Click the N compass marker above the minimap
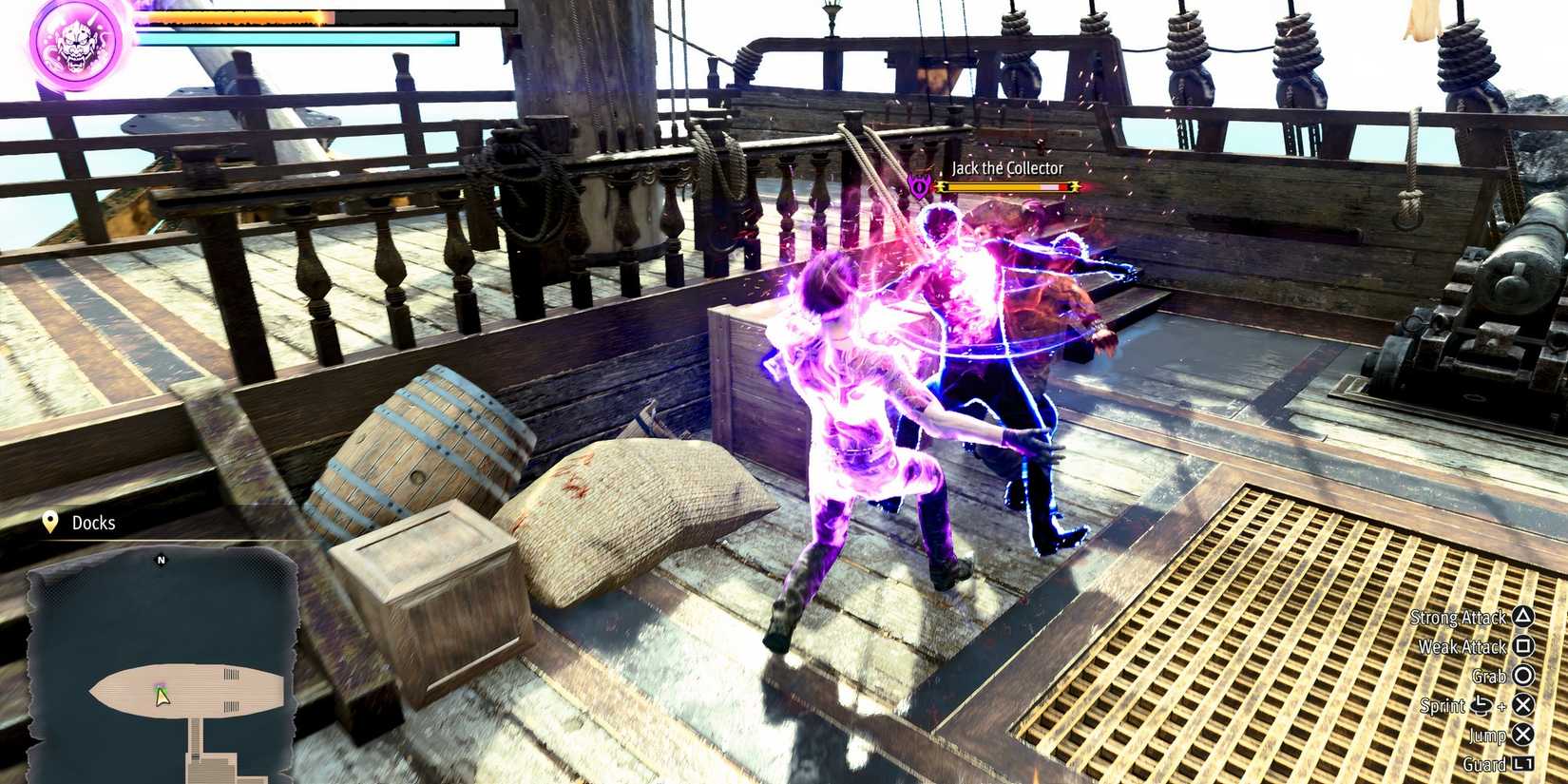The height and width of the screenshot is (784, 1568). pyautogui.click(x=159, y=561)
